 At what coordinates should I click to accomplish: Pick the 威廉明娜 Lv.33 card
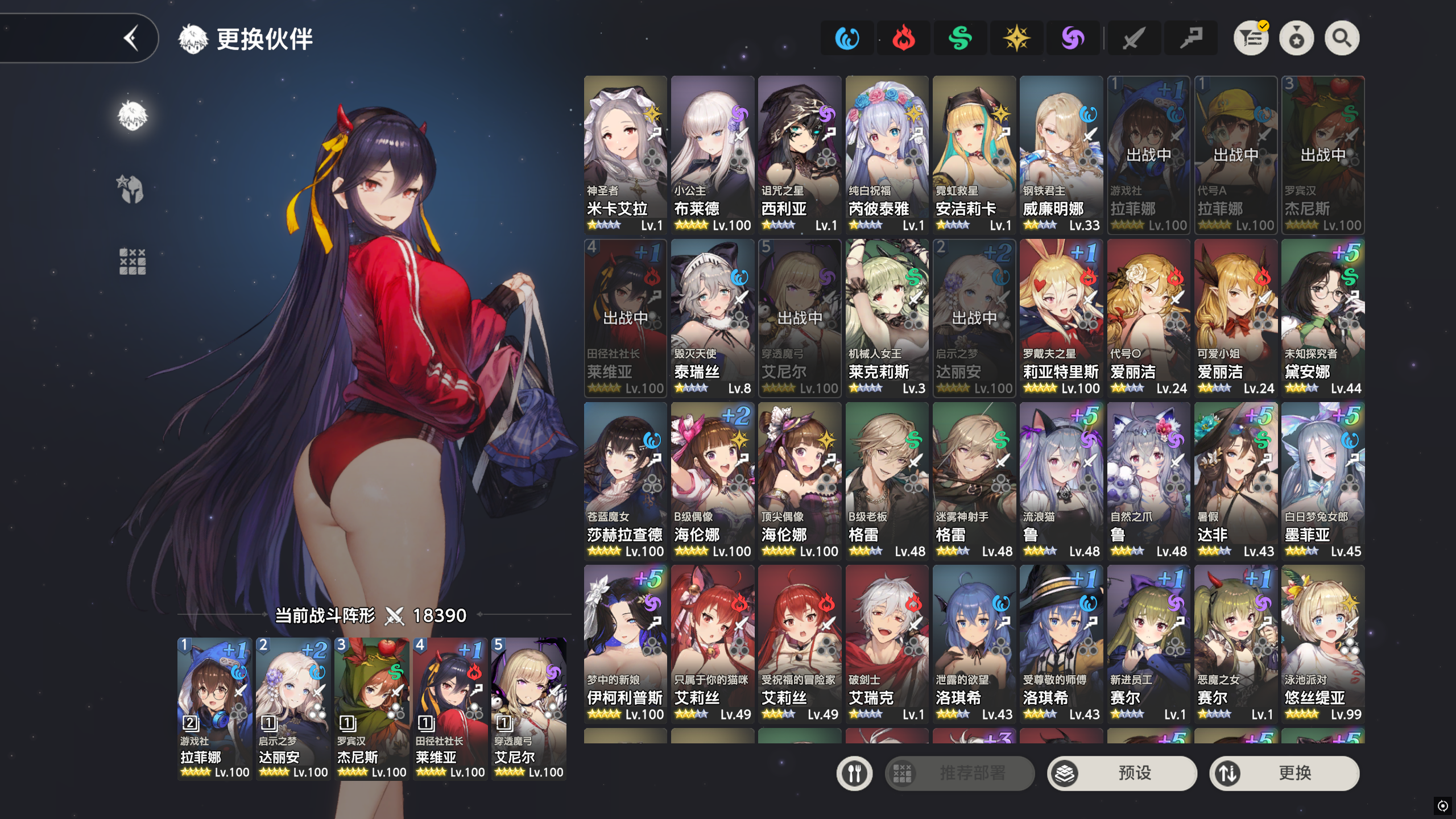[x=1061, y=155]
